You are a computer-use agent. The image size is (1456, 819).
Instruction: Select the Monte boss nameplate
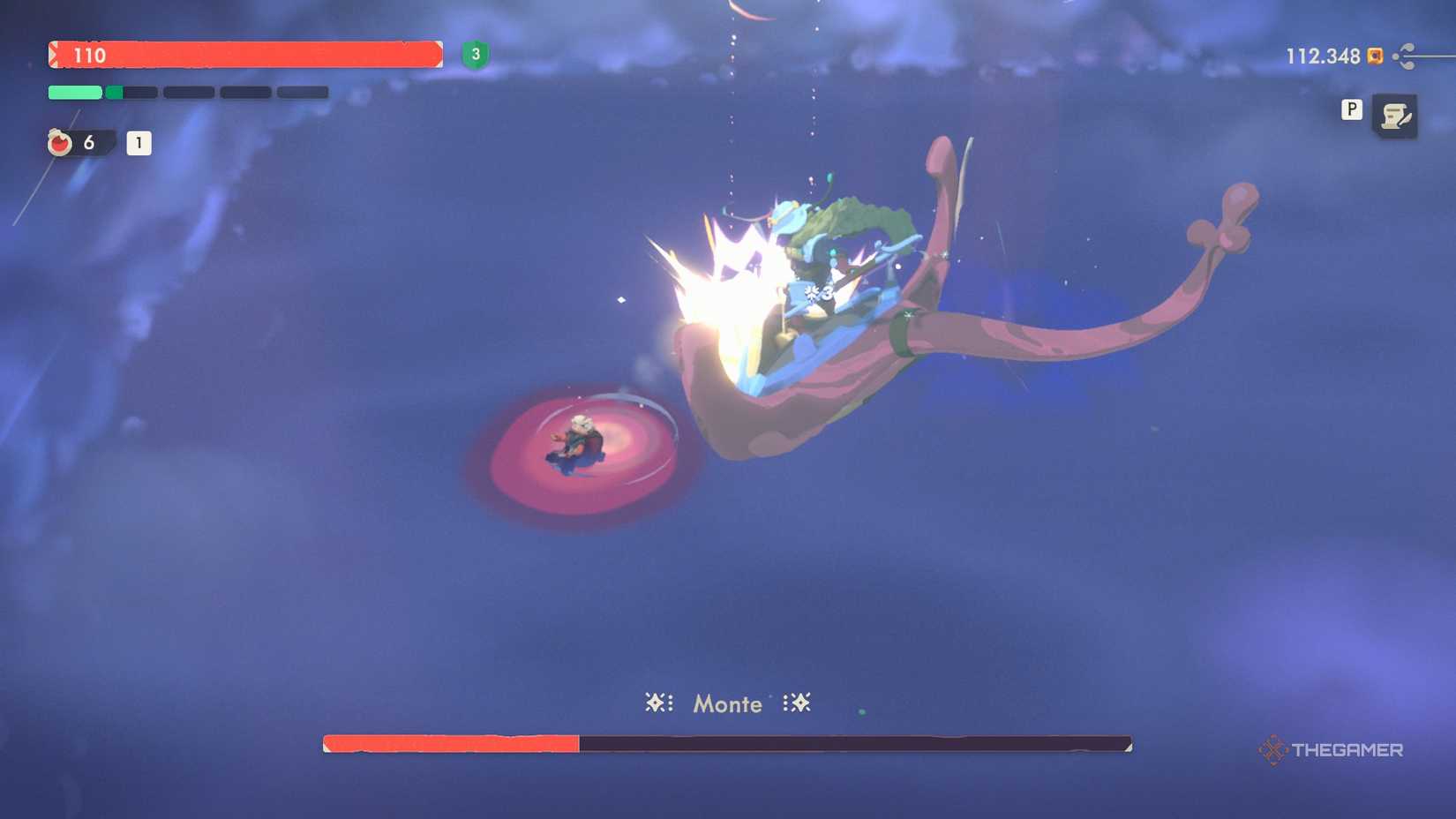pyautogui.click(x=726, y=703)
